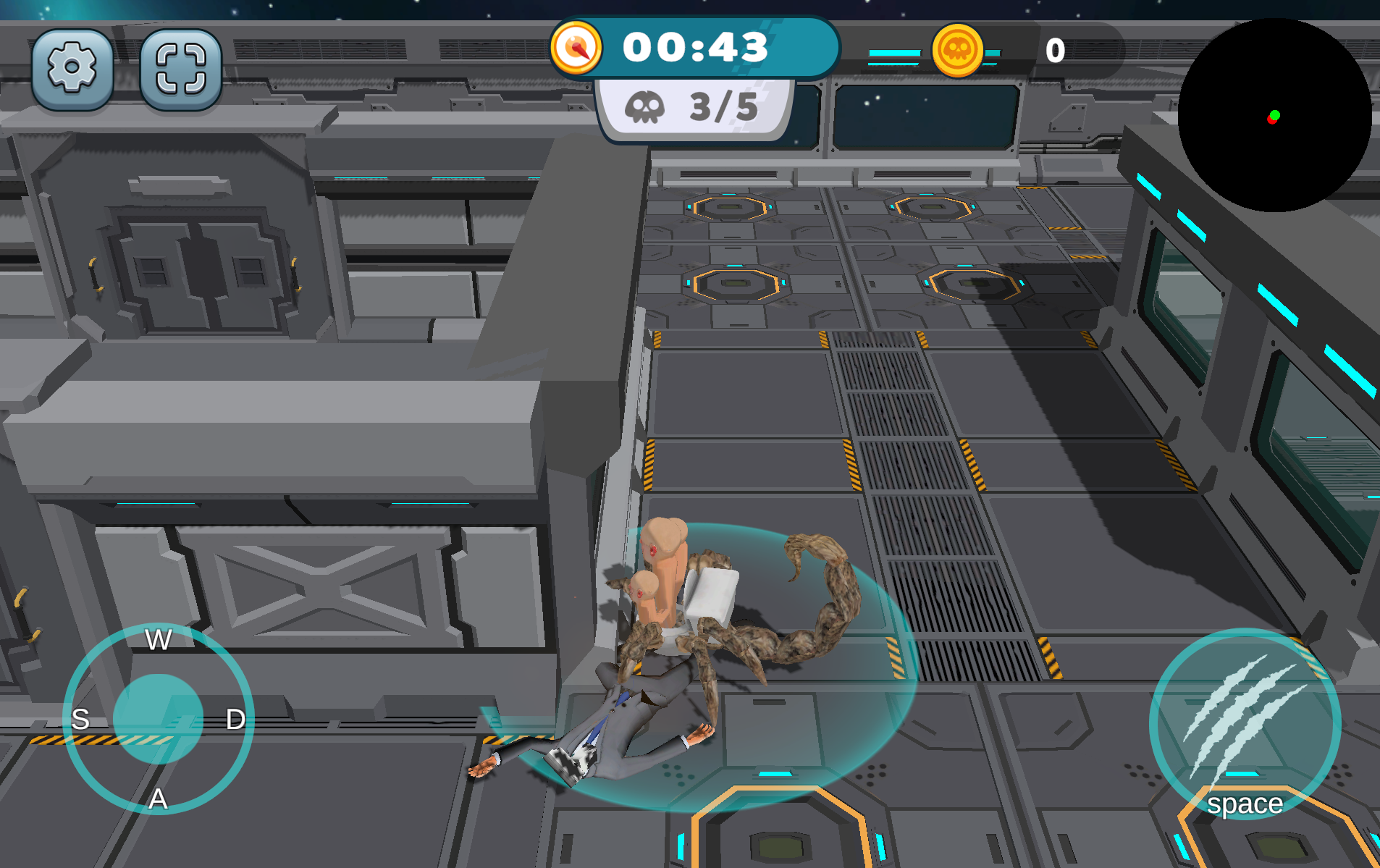Click the circular radar minimap

1274,116
